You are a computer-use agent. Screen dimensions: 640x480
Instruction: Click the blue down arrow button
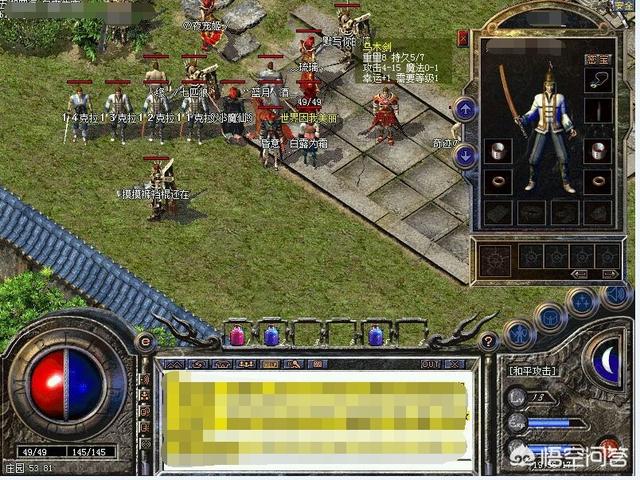click(465, 155)
